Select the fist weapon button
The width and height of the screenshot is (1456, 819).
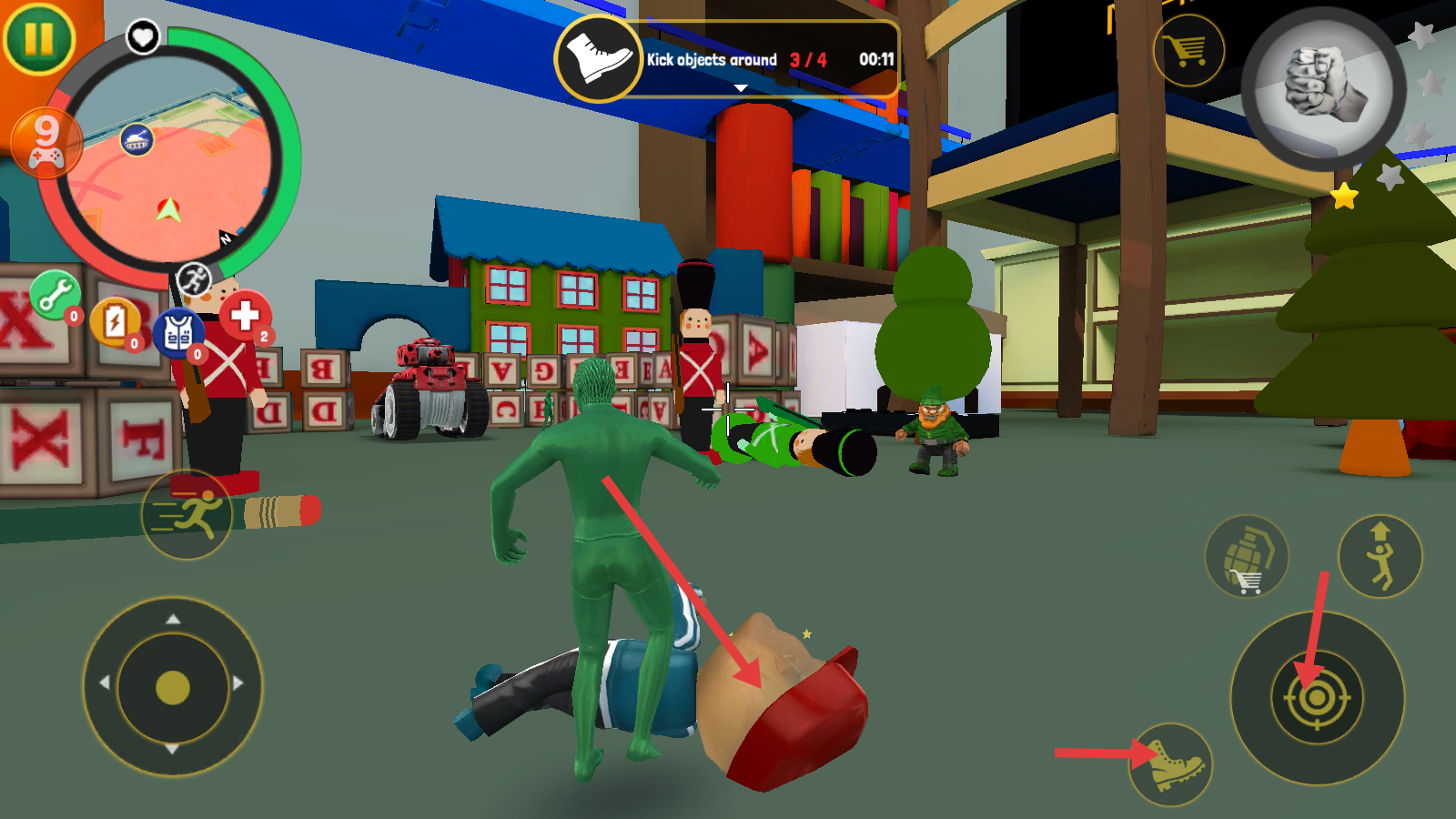(x=1323, y=88)
